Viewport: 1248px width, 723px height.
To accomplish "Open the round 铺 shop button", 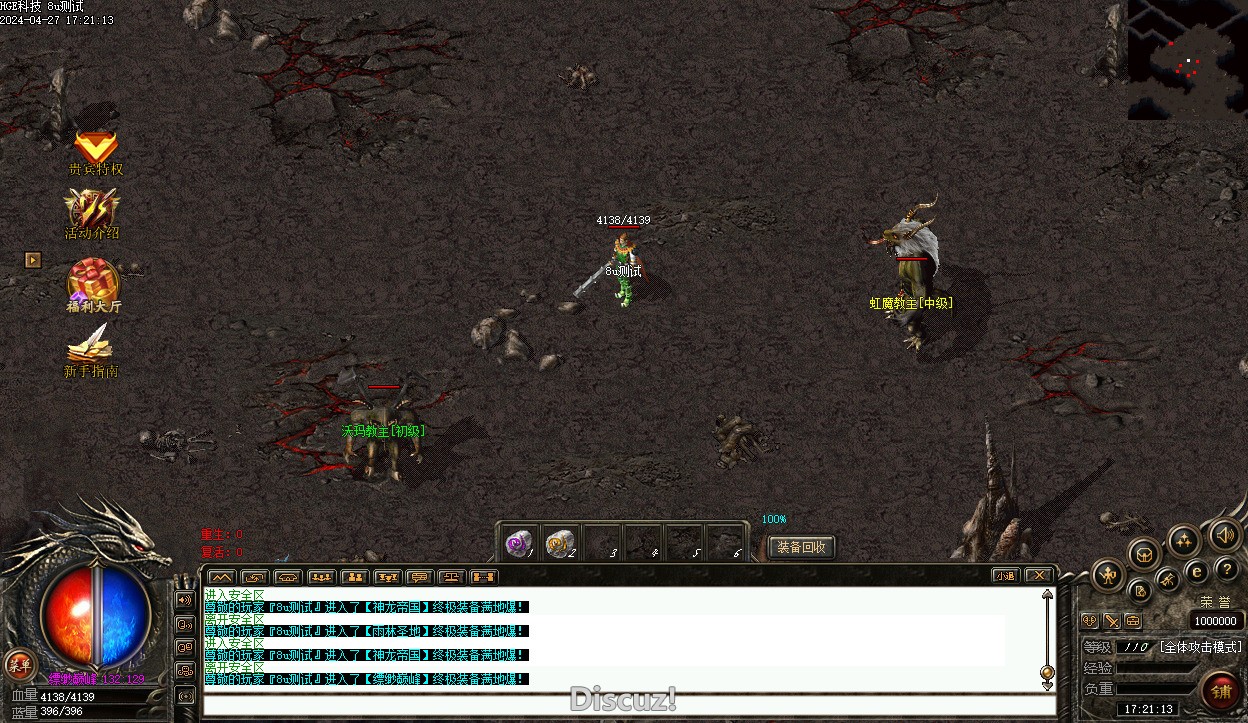I will (1221, 691).
